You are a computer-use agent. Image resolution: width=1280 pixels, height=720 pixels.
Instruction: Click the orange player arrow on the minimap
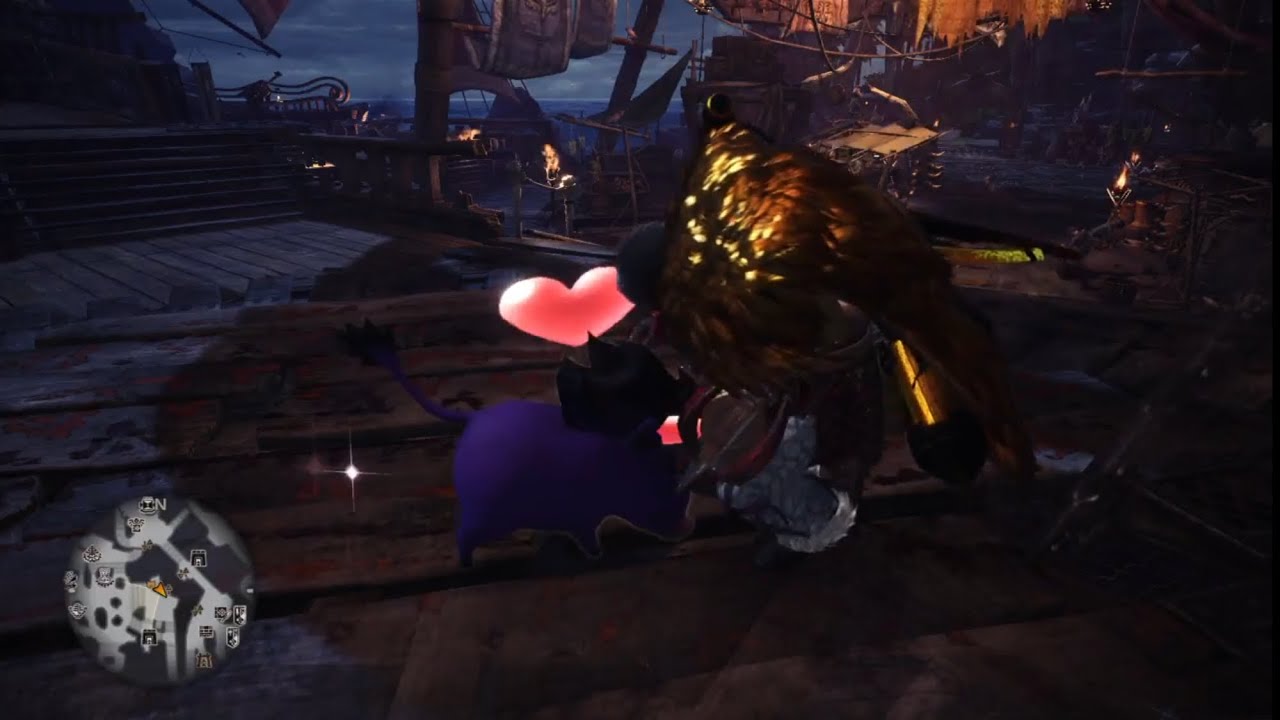(x=161, y=589)
